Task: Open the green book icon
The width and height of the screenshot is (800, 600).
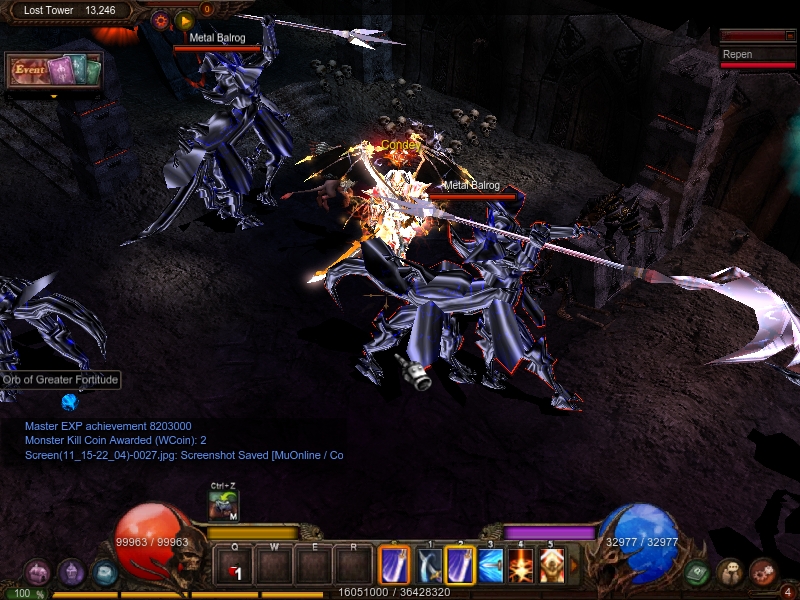Action: [698, 573]
